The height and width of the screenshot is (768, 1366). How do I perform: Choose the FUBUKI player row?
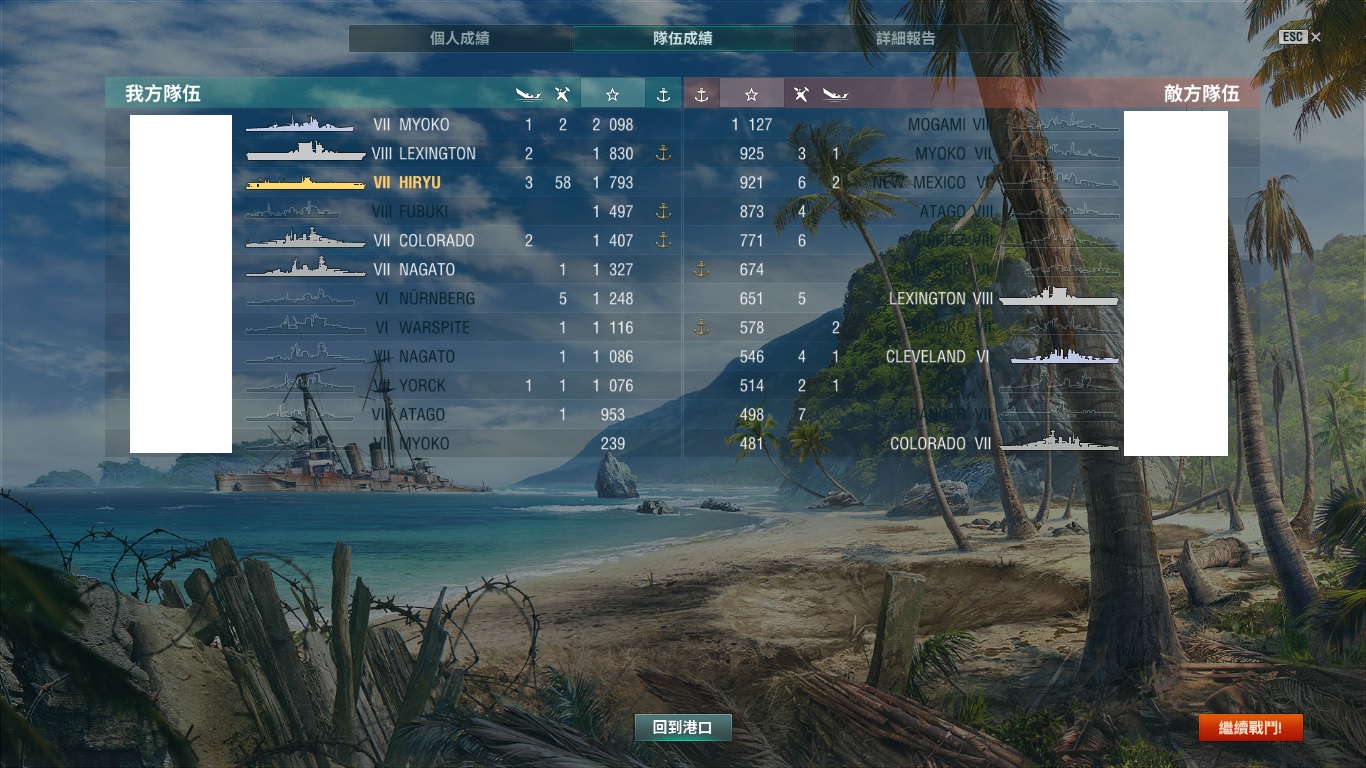point(423,212)
